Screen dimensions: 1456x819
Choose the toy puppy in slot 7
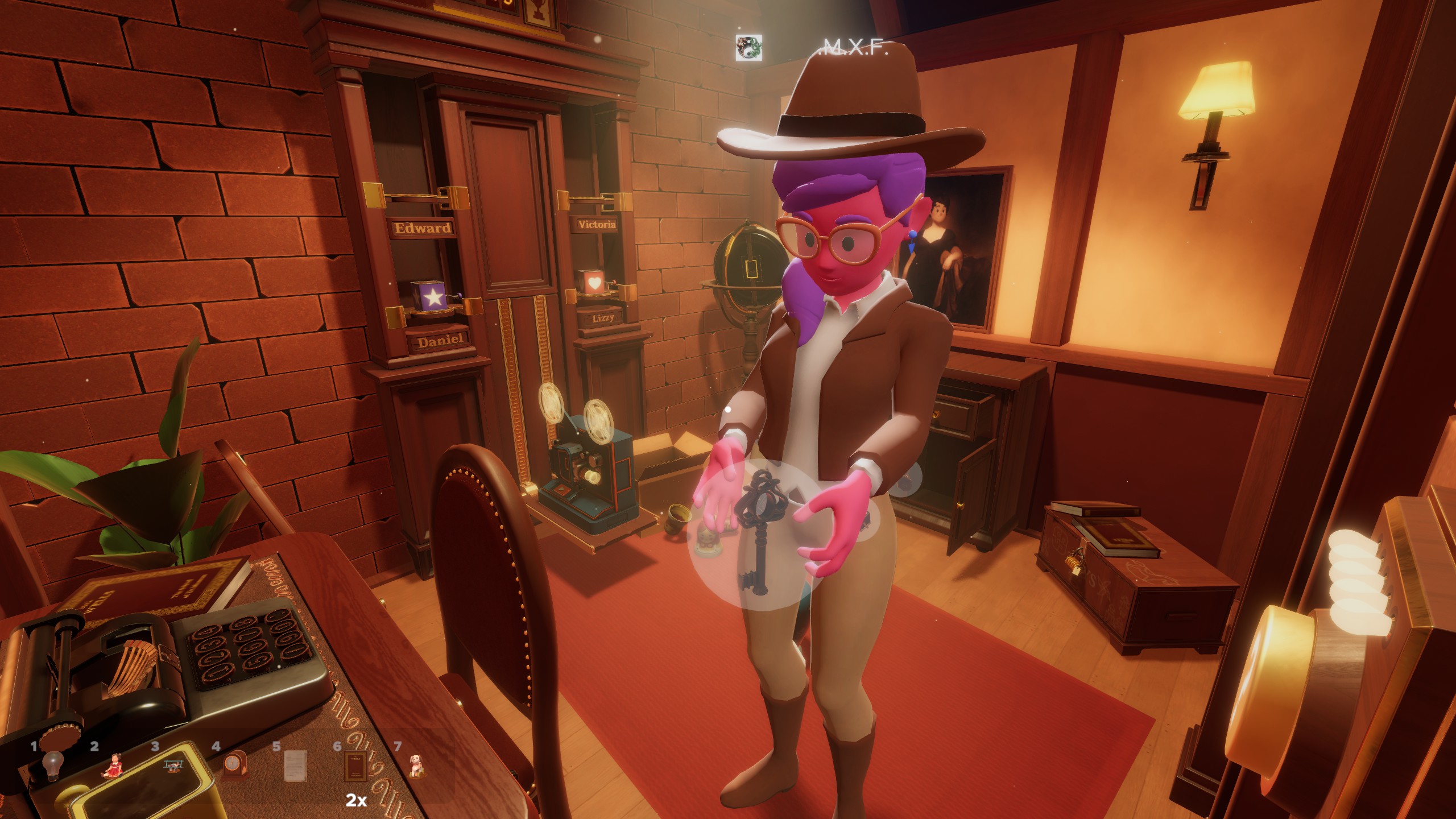(416, 766)
